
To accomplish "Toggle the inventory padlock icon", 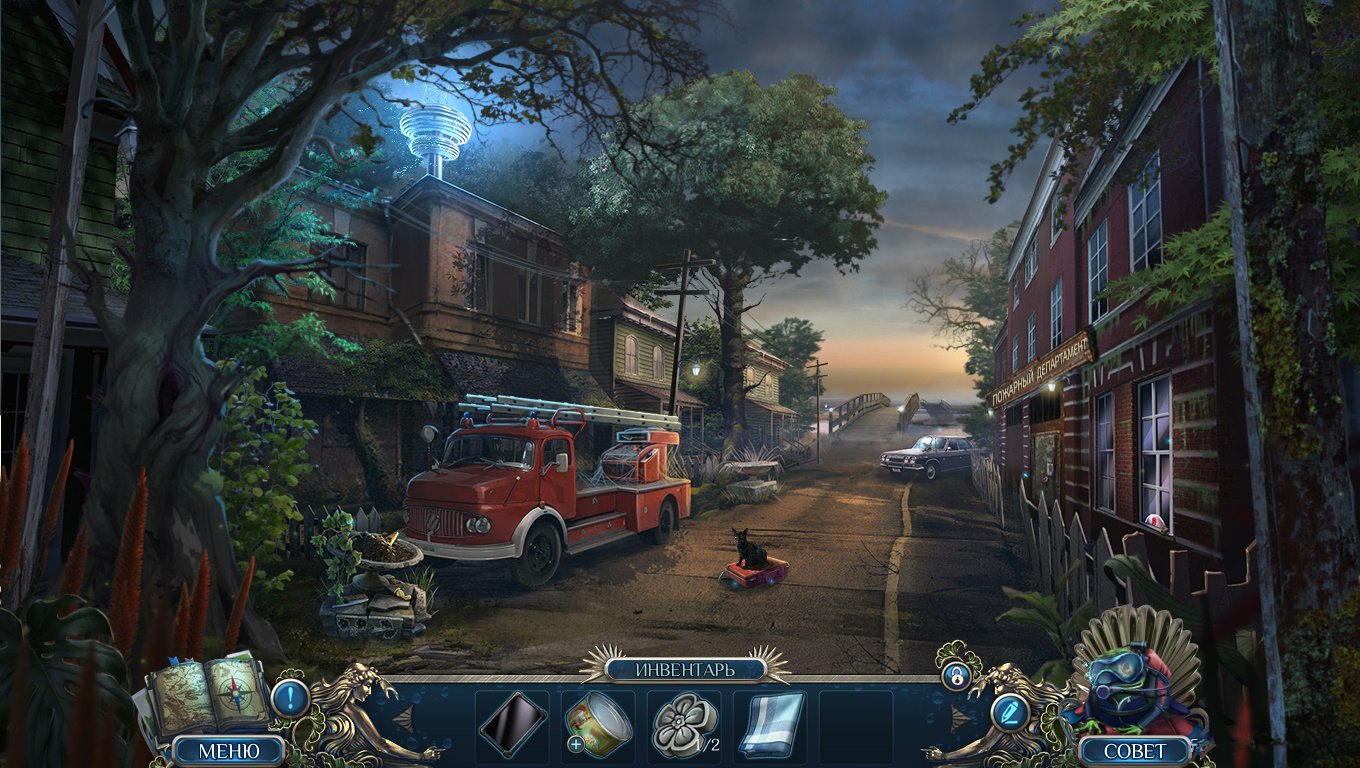I will click(x=957, y=677).
